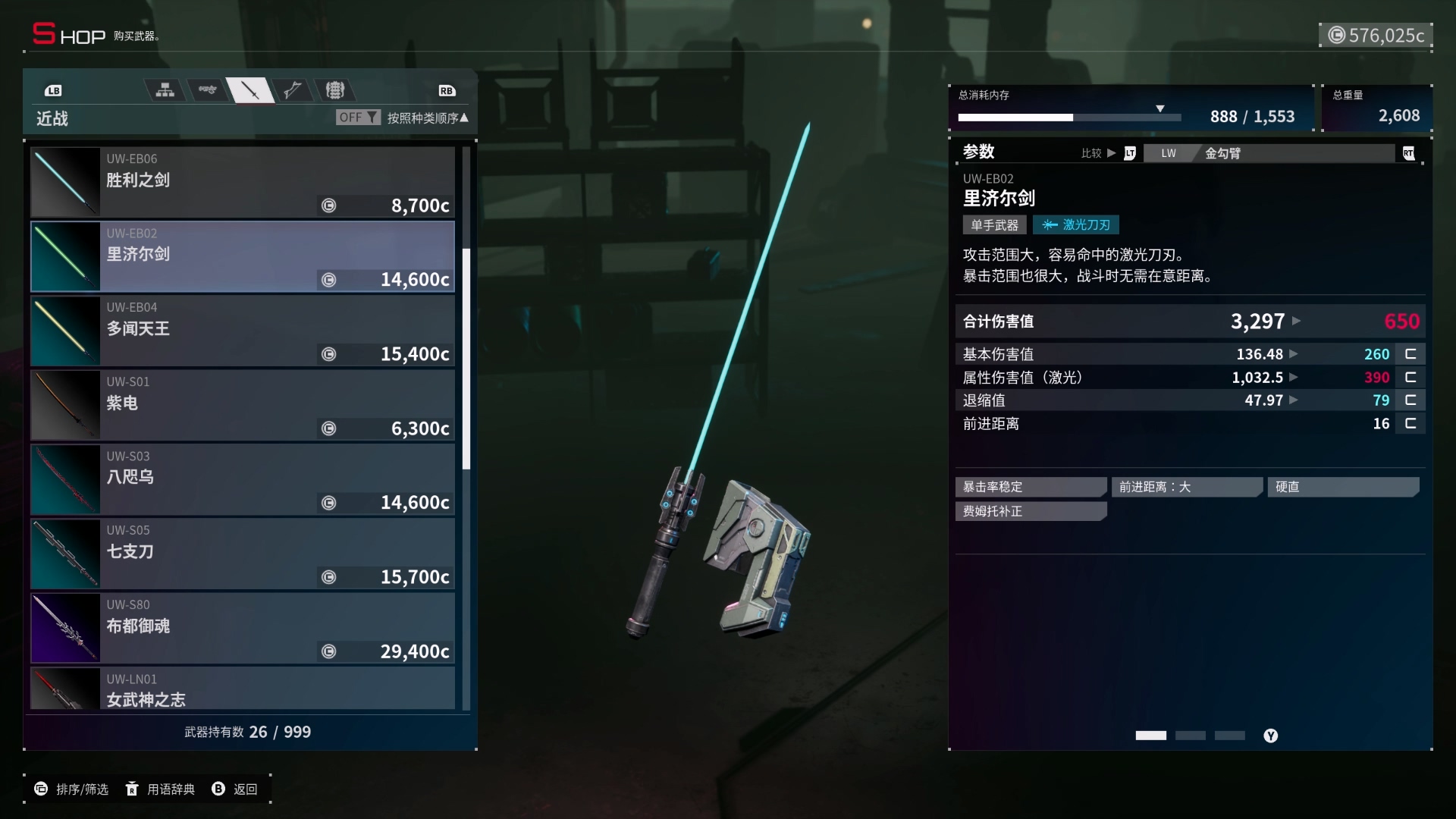Select the 胜利之剑 UW-EB06 weapon
Image resolution: width=1456 pixels, height=819 pixels.
[243, 182]
